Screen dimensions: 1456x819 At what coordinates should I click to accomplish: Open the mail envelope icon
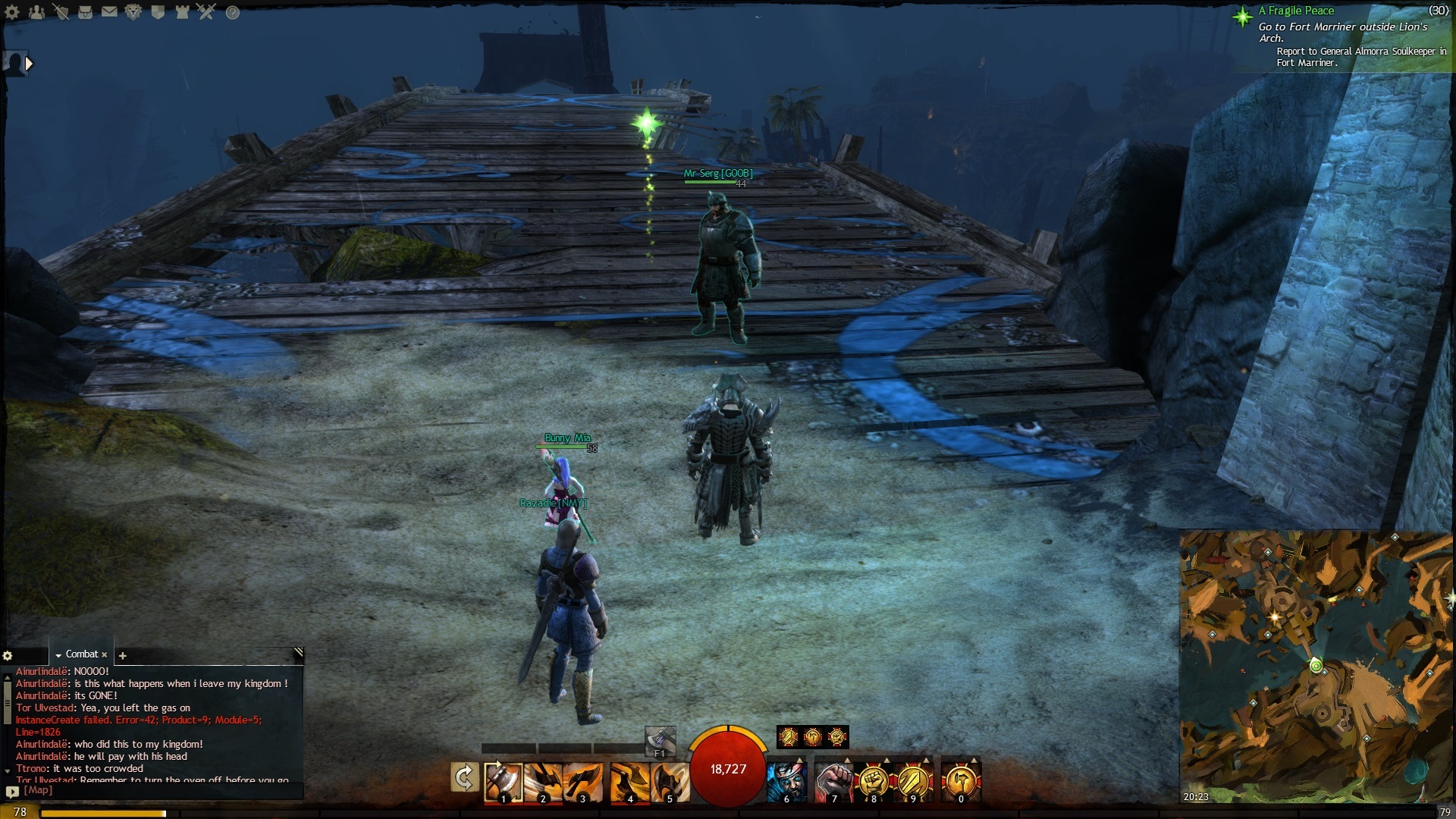click(109, 12)
